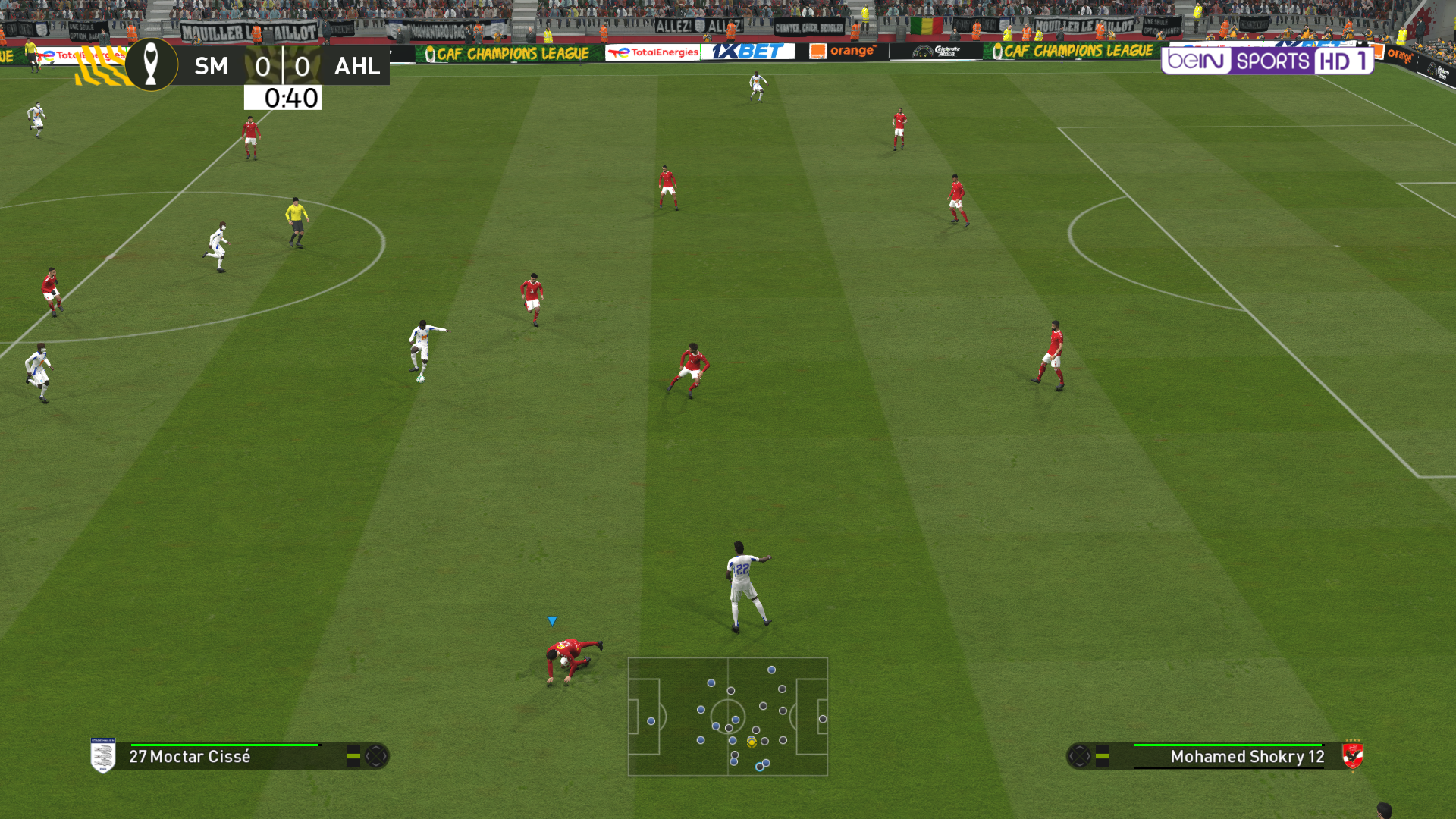
Task: Click the trophy logo on the scoreboard
Action: pos(151,64)
